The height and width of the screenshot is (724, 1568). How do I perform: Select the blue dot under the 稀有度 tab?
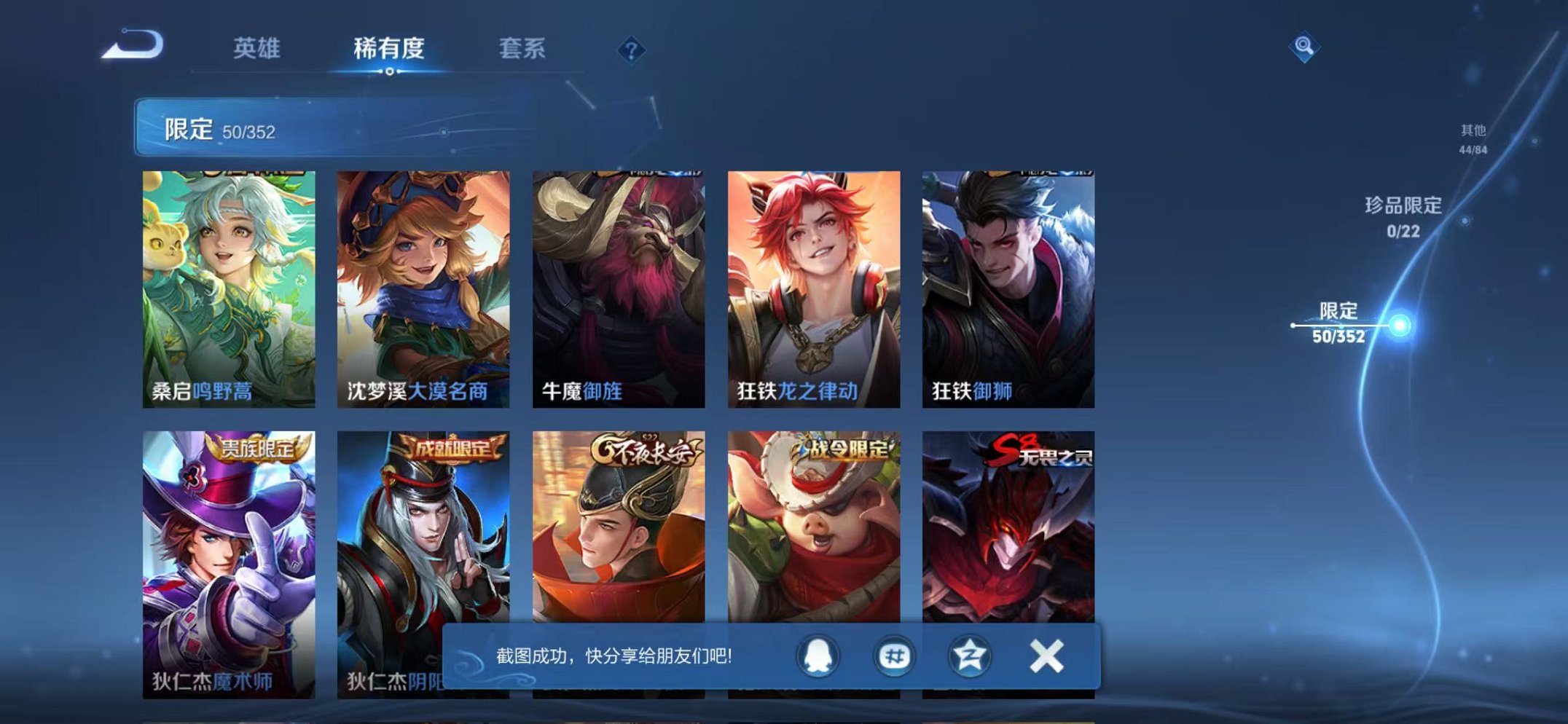(x=391, y=71)
